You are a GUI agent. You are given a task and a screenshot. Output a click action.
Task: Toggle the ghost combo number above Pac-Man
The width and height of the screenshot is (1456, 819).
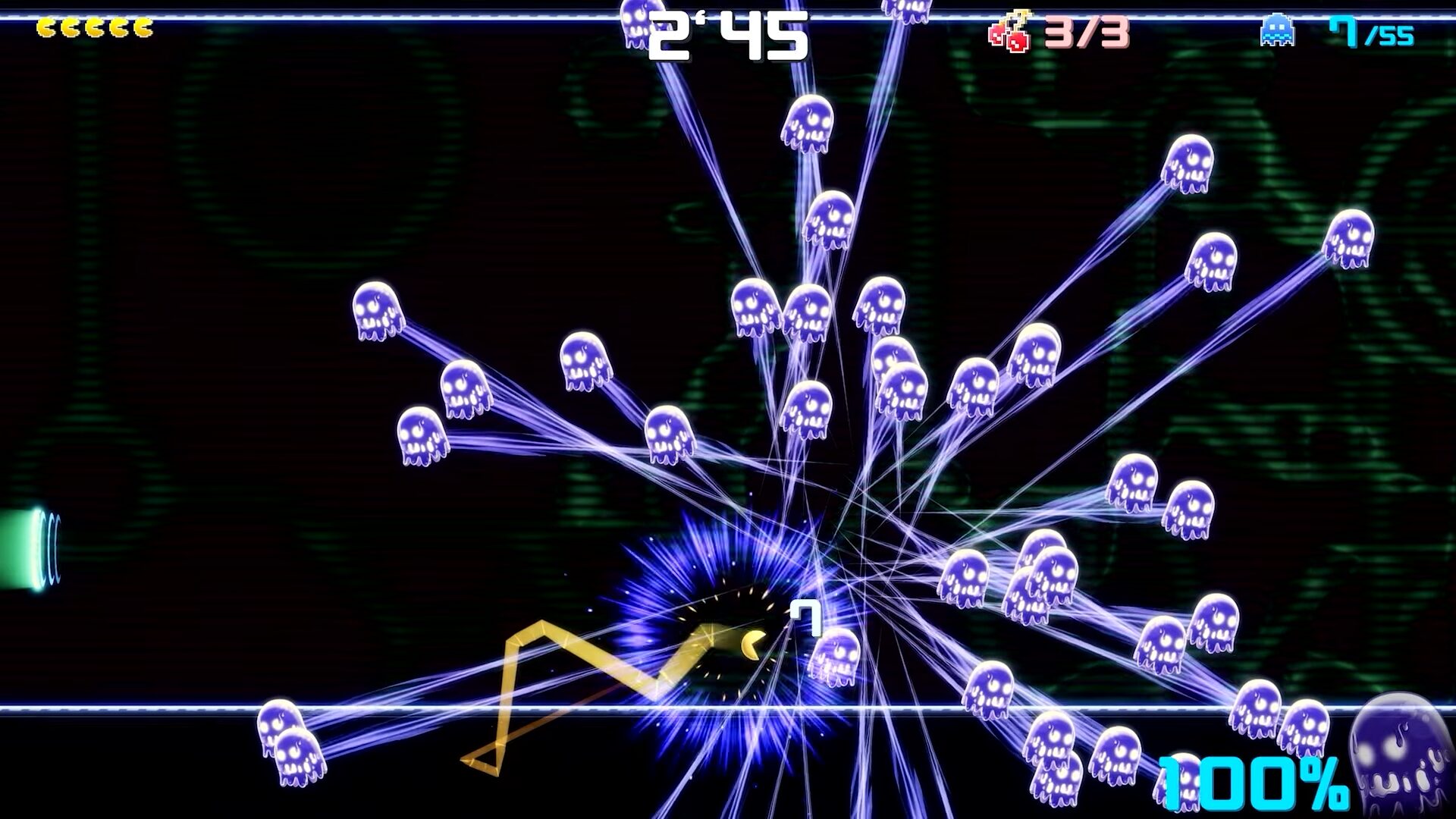pos(805,617)
